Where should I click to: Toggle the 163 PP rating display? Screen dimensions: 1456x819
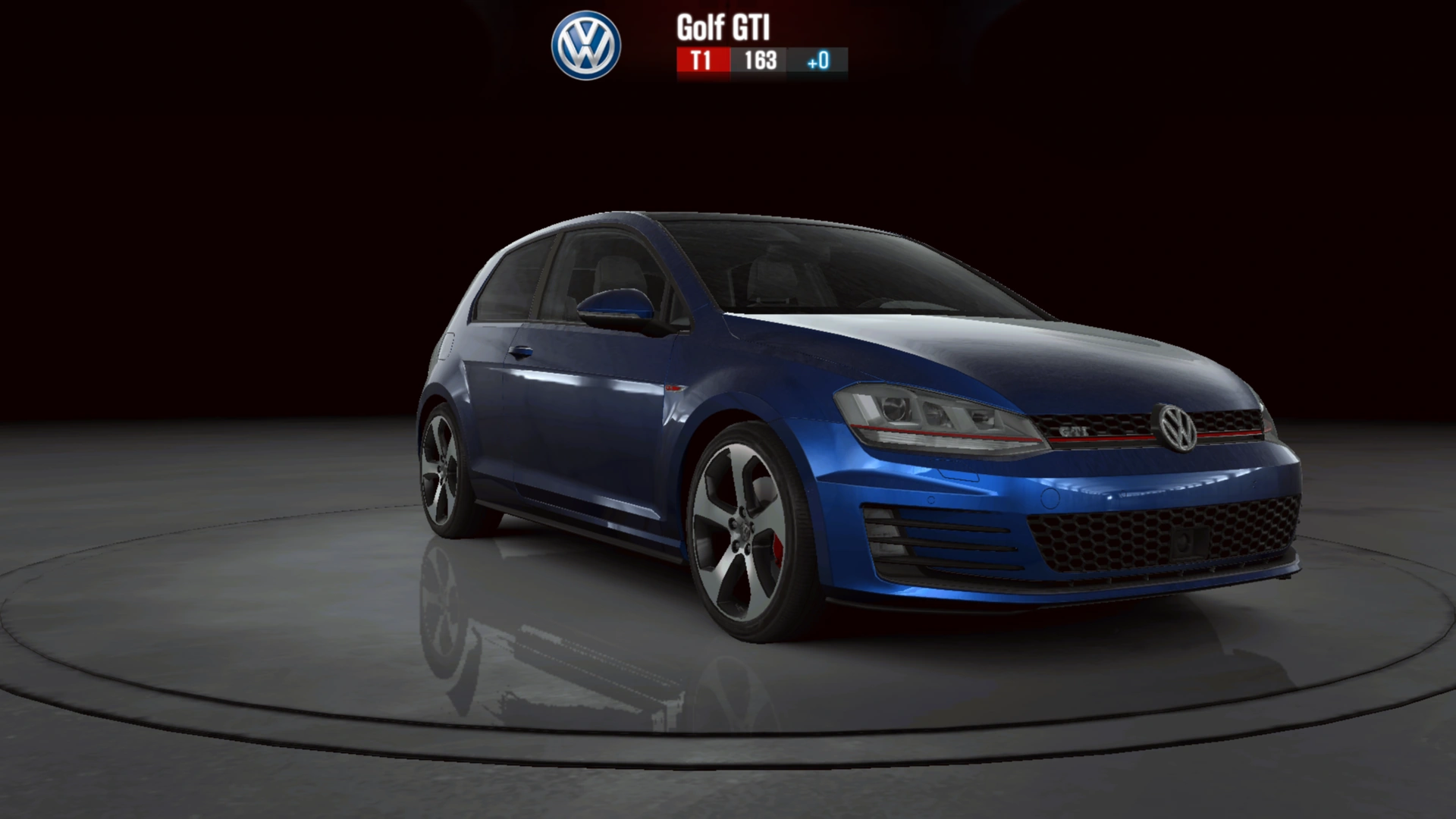(758, 60)
